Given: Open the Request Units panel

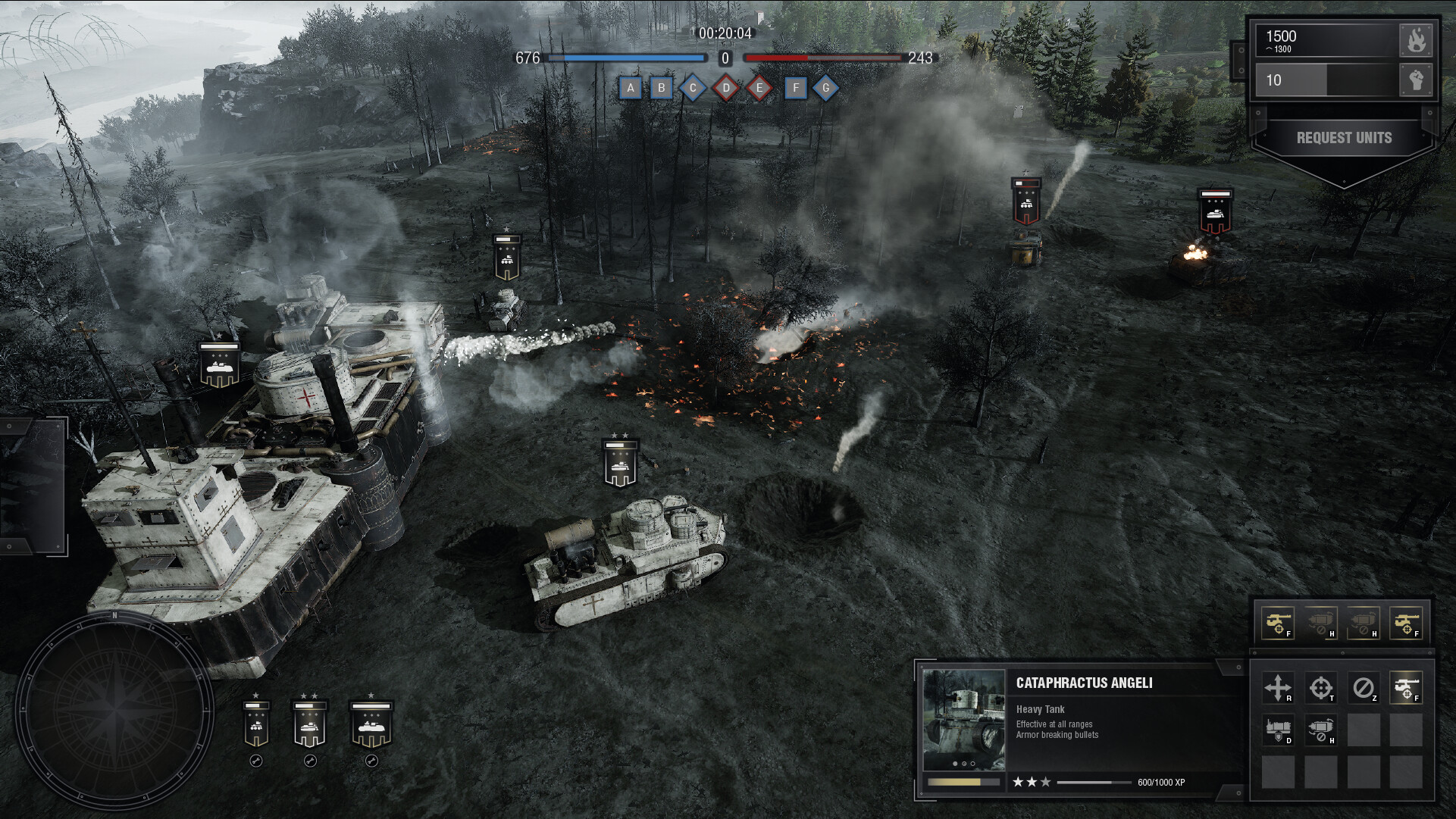Looking at the screenshot, I should [1344, 138].
